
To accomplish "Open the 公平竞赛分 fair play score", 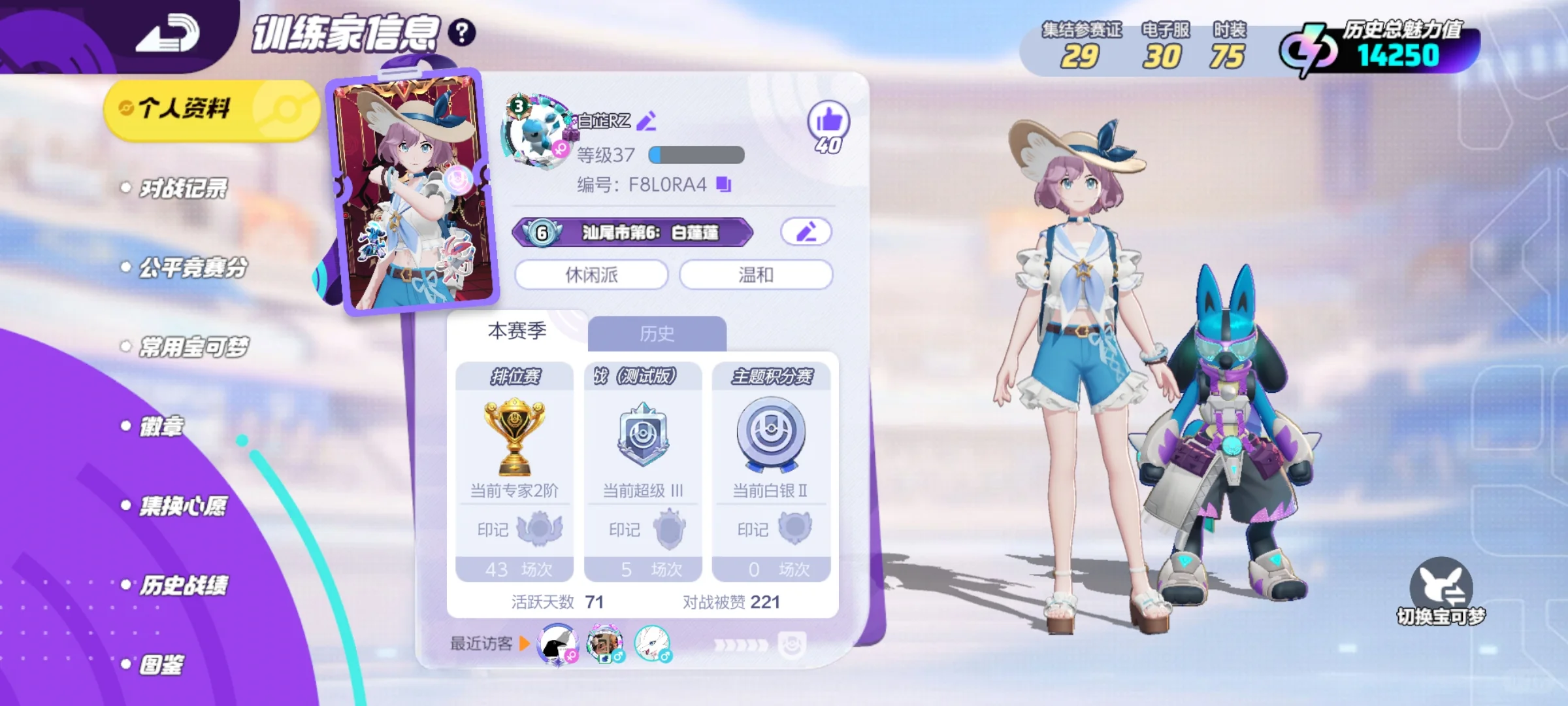I will click(193, 267).
